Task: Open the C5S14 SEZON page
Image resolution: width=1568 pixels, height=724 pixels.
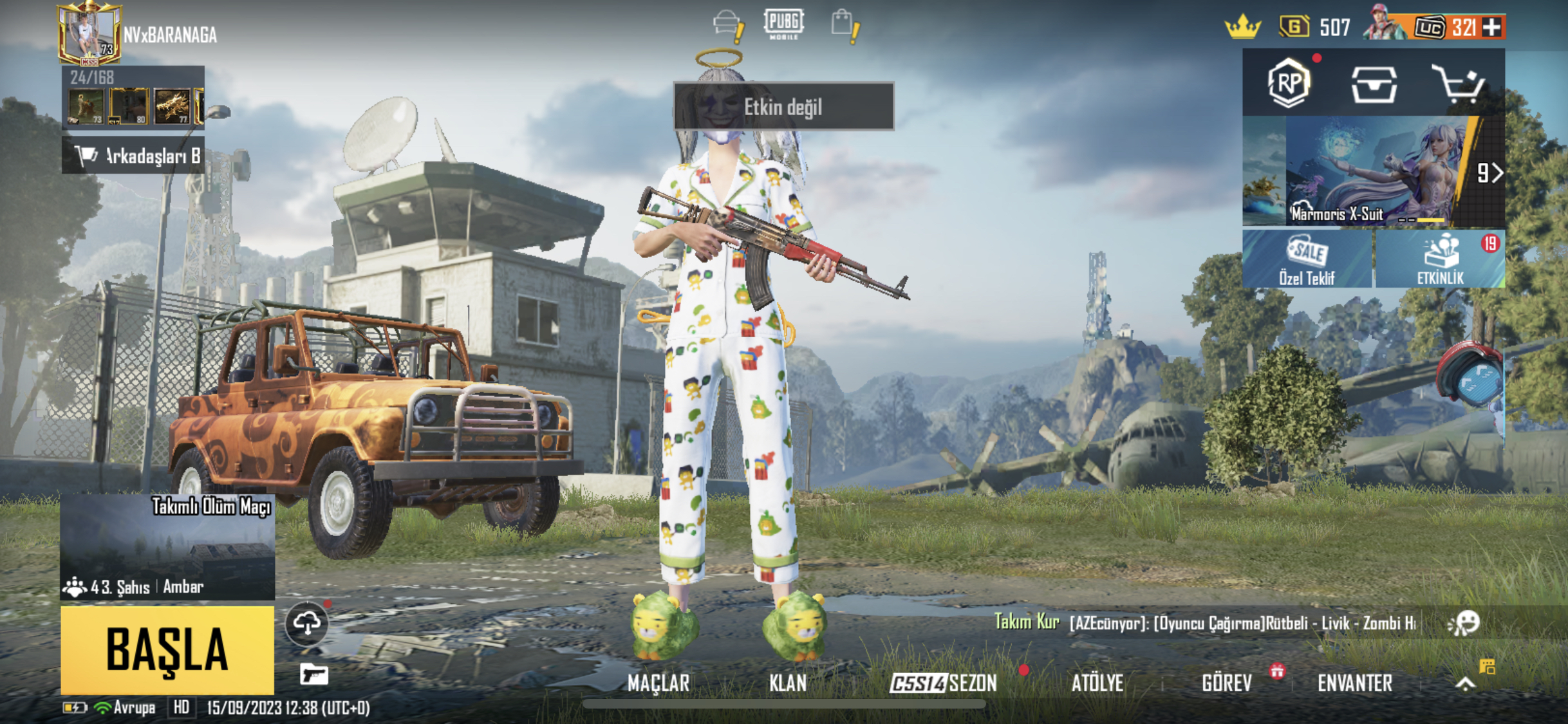Action: coord(943,683)
